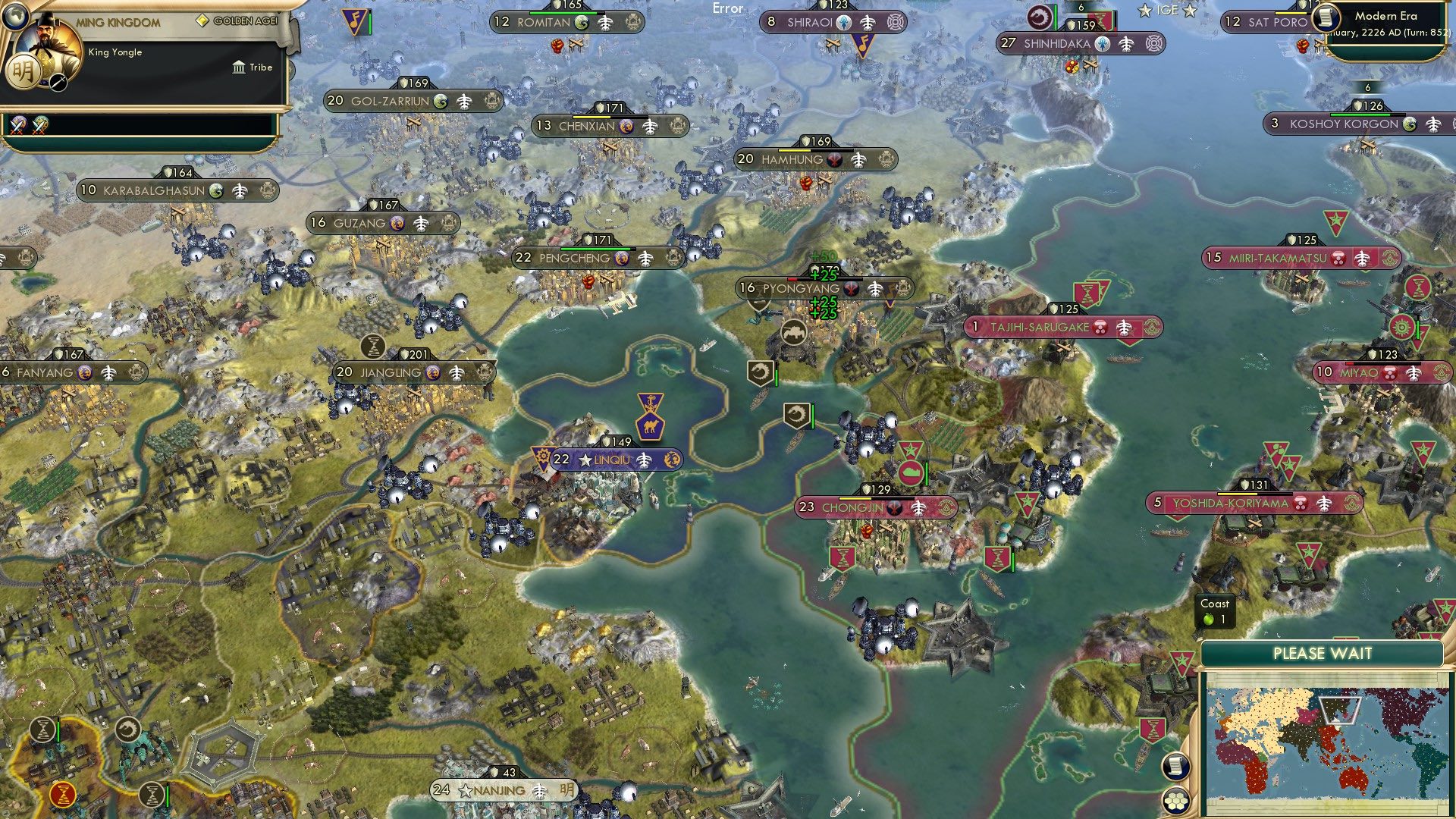Toggle the combat notification icons in the left panel
Viewport: 1456px width, 819px height.
17,127
